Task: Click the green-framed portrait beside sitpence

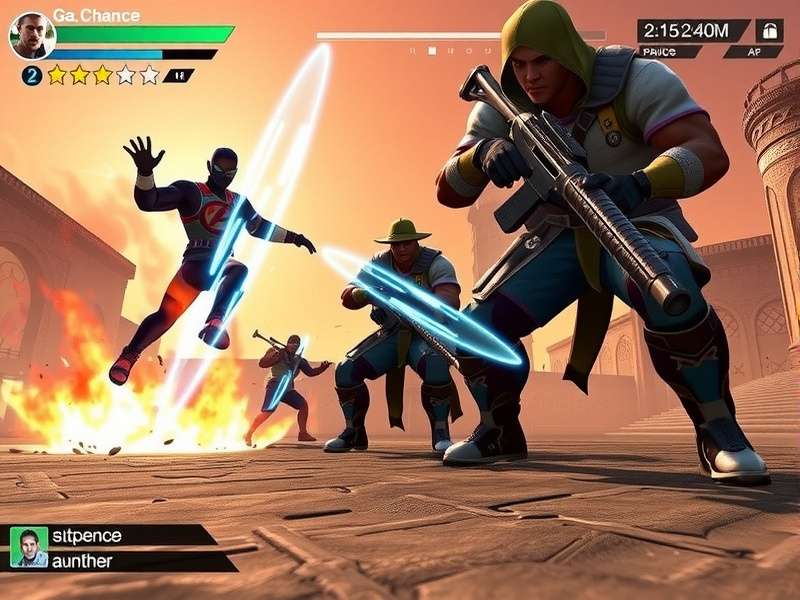Action: (29, 546)
